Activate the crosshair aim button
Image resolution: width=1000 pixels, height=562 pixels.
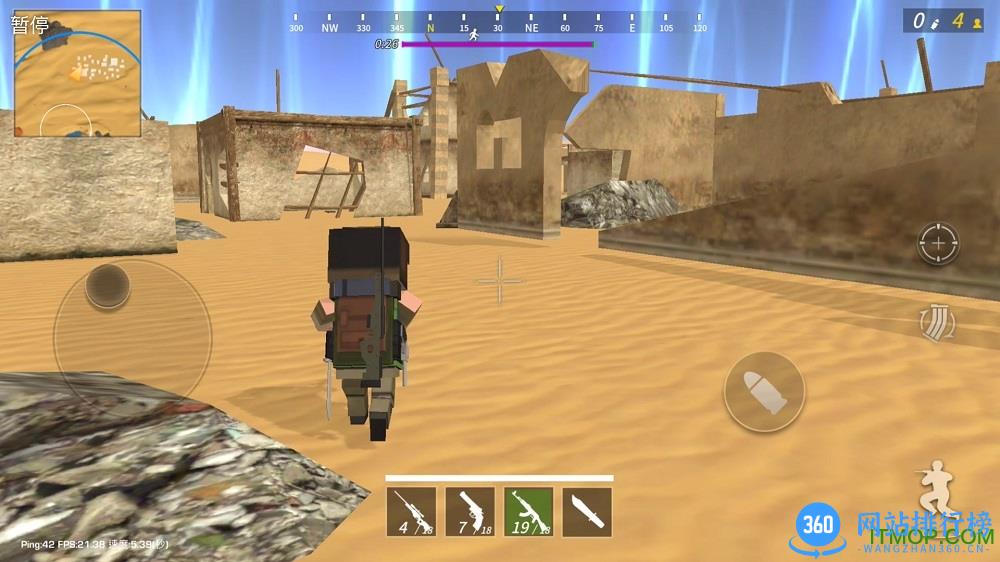[938, 243]
